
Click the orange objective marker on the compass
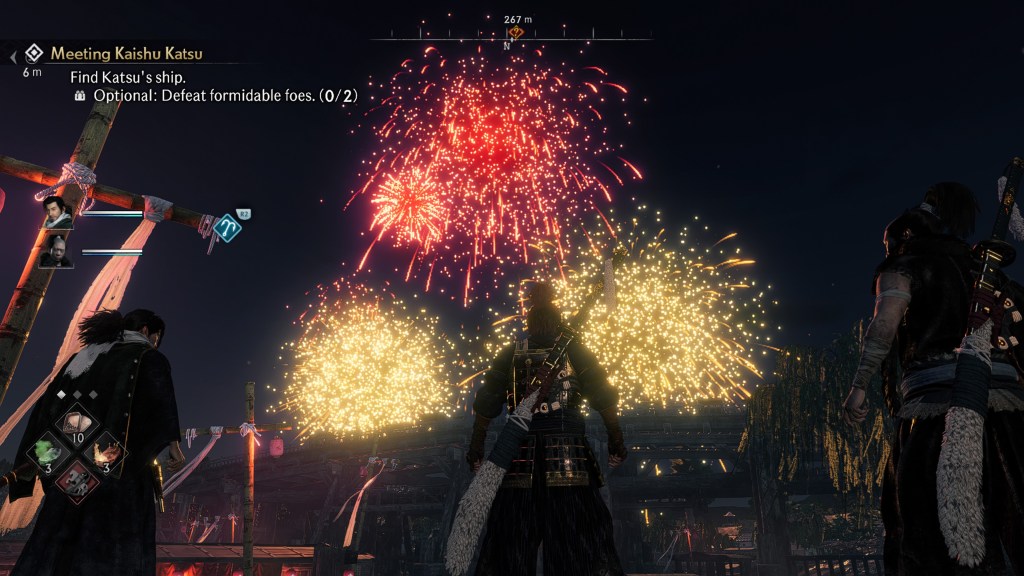point(515,32)
